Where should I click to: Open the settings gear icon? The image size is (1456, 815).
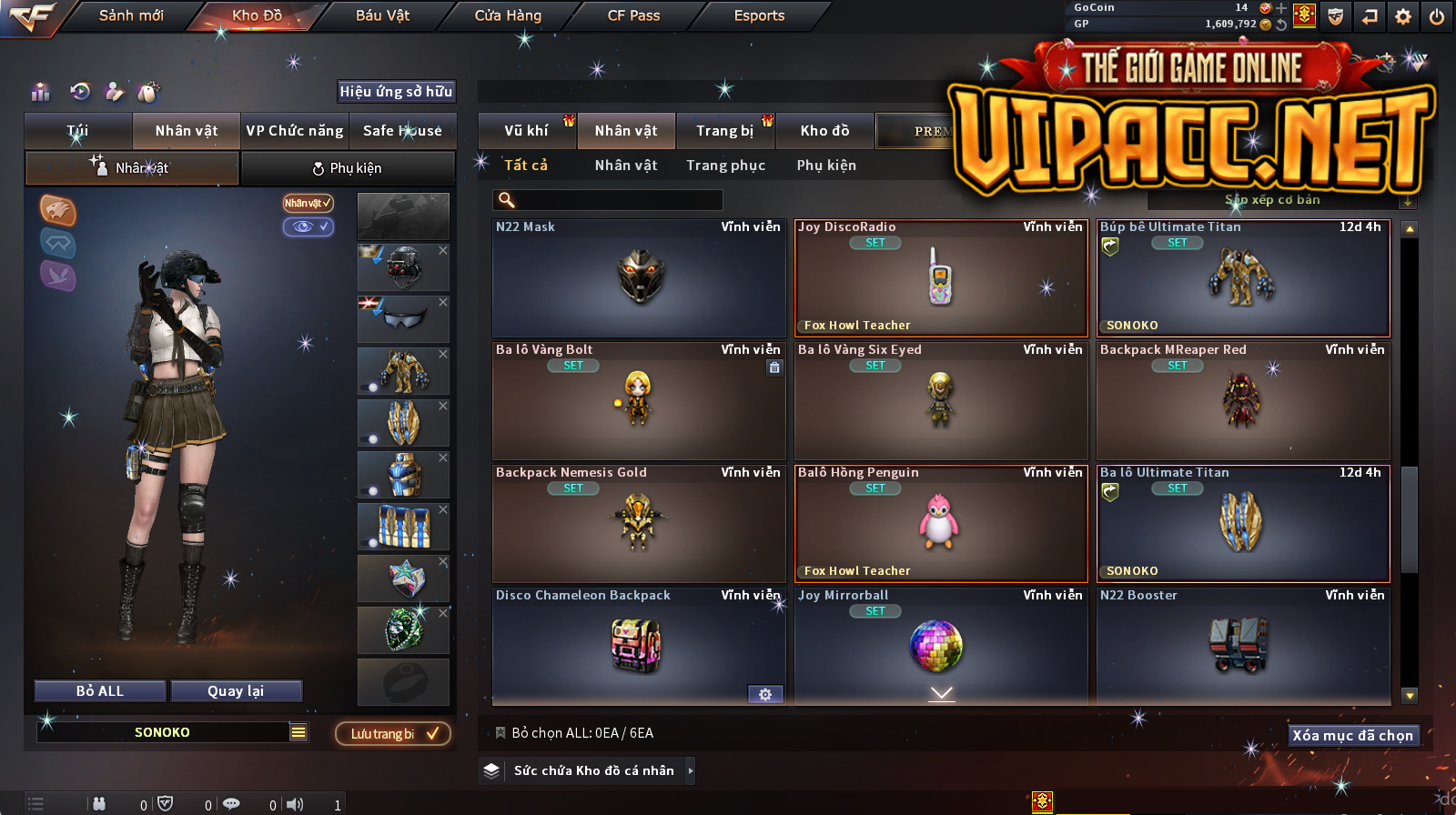(x=1403, y=16)
